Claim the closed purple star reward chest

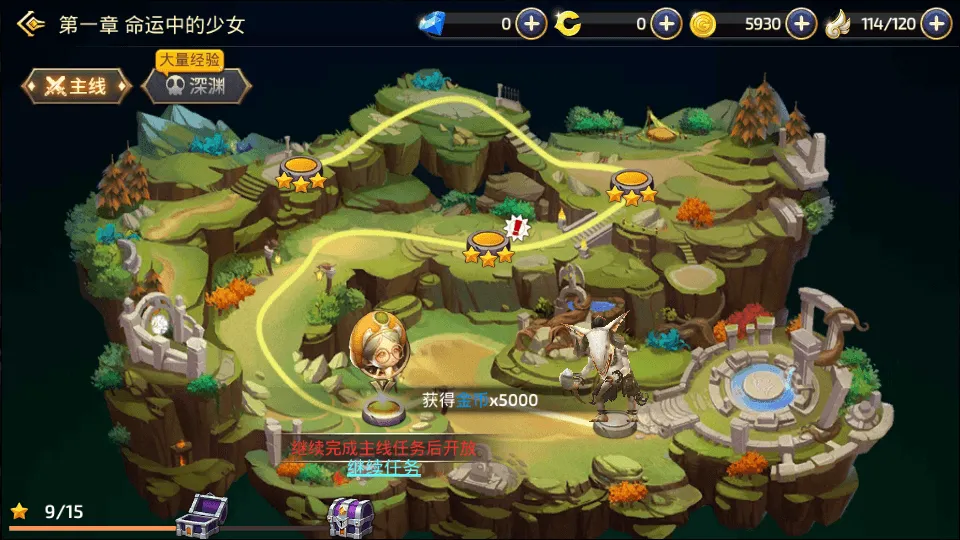tap(350, 515)
